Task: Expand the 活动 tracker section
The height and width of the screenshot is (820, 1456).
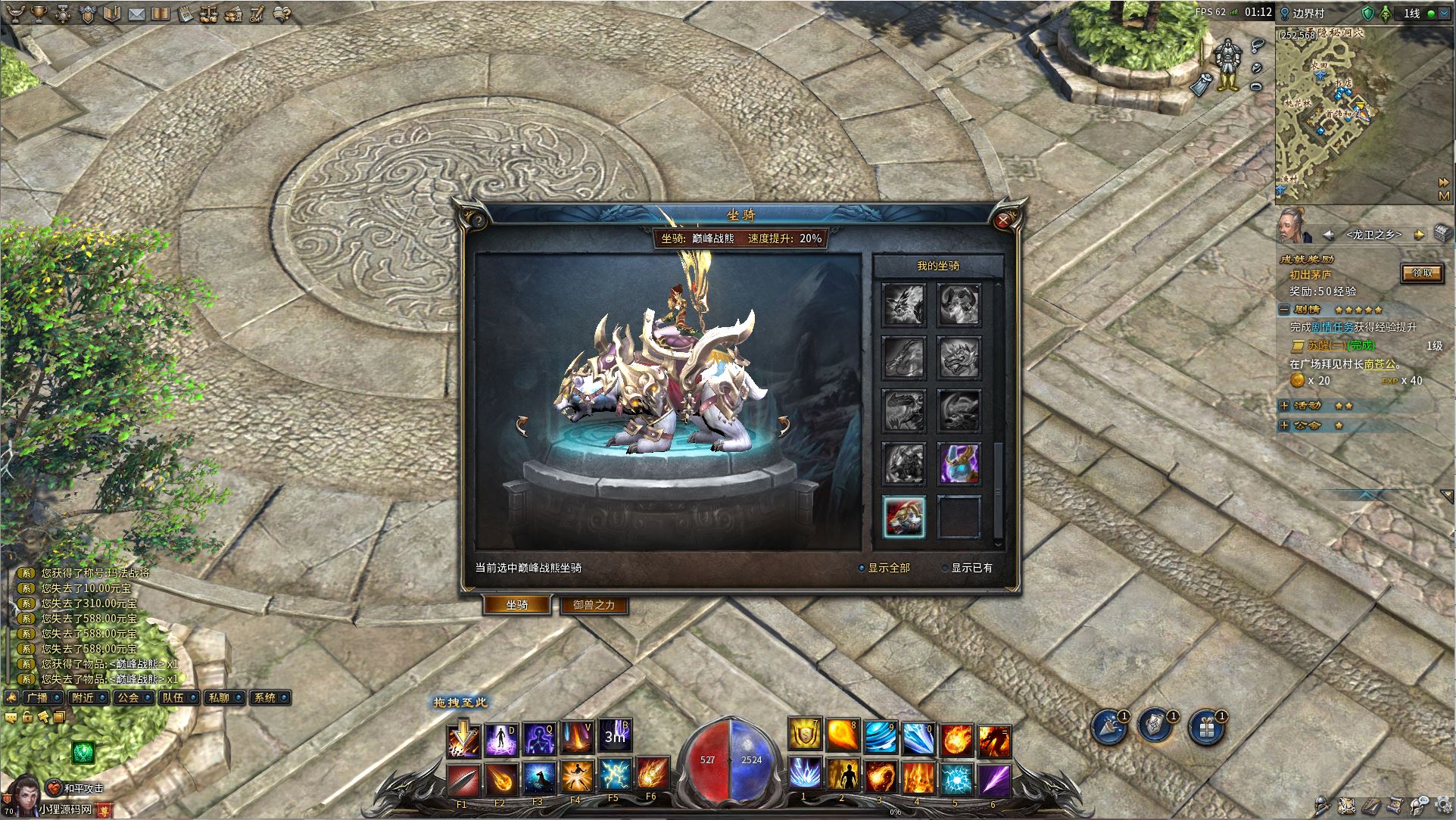Action: coord(1284,406)
